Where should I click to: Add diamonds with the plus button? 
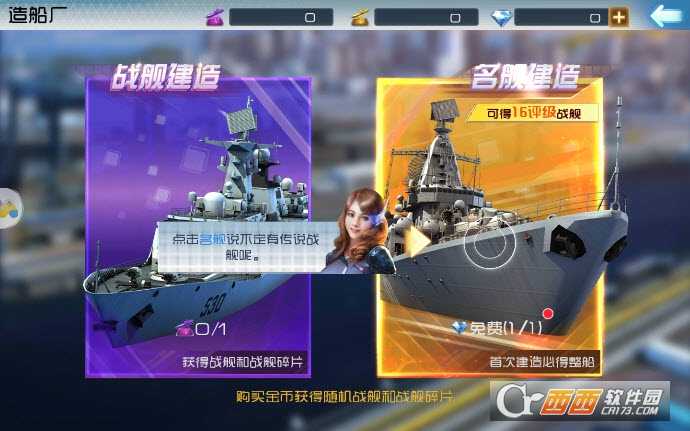pos(619,17)
